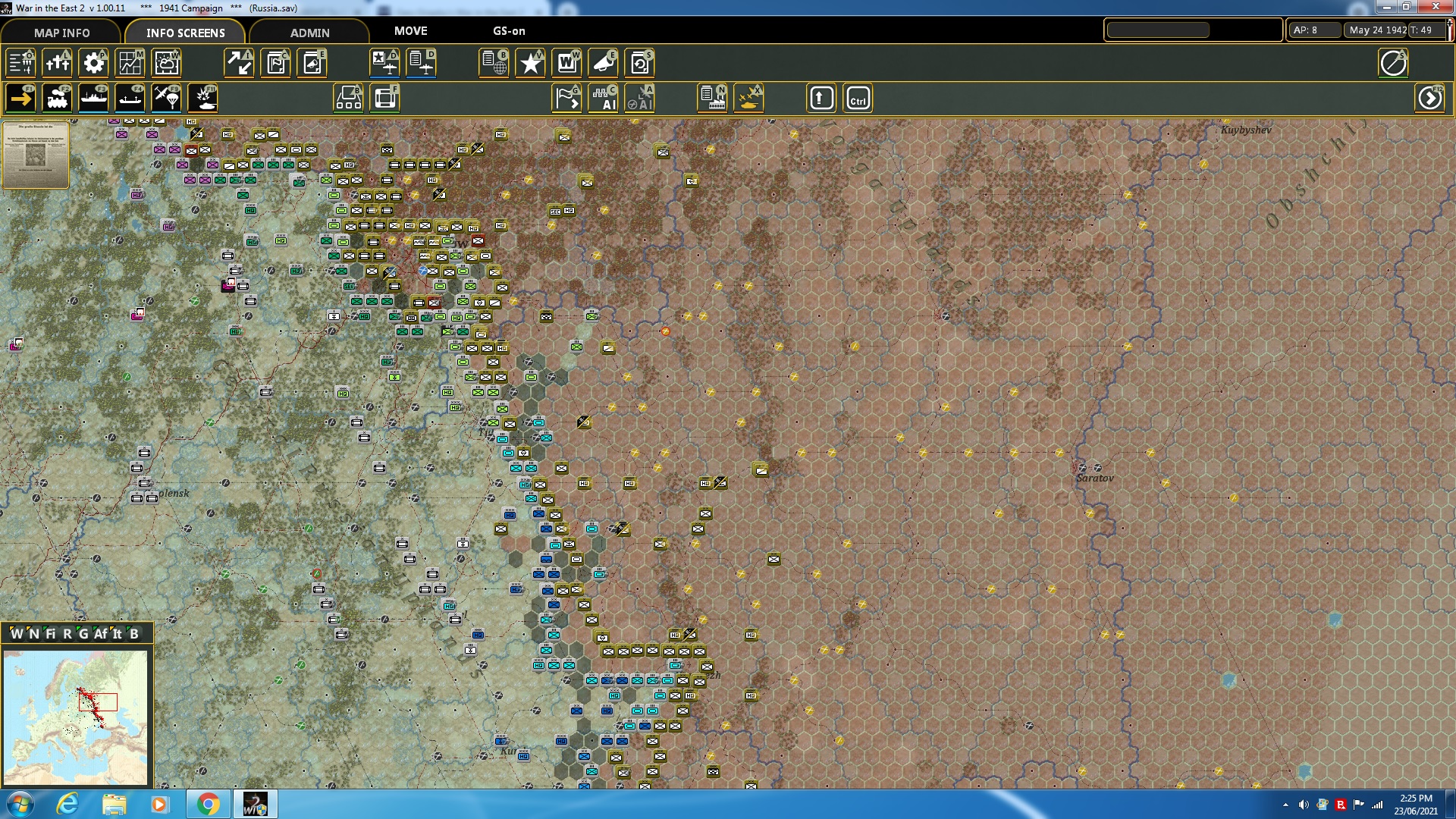Open the production factory screen
This screenshot has width=1456, height=819.
click(711, 98)
